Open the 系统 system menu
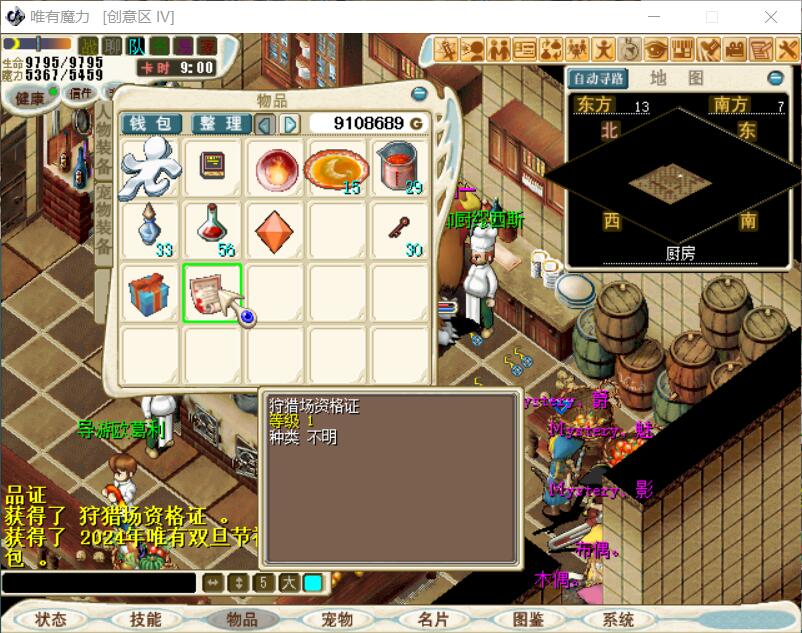802x633 pixels. [x=619, y=619]
